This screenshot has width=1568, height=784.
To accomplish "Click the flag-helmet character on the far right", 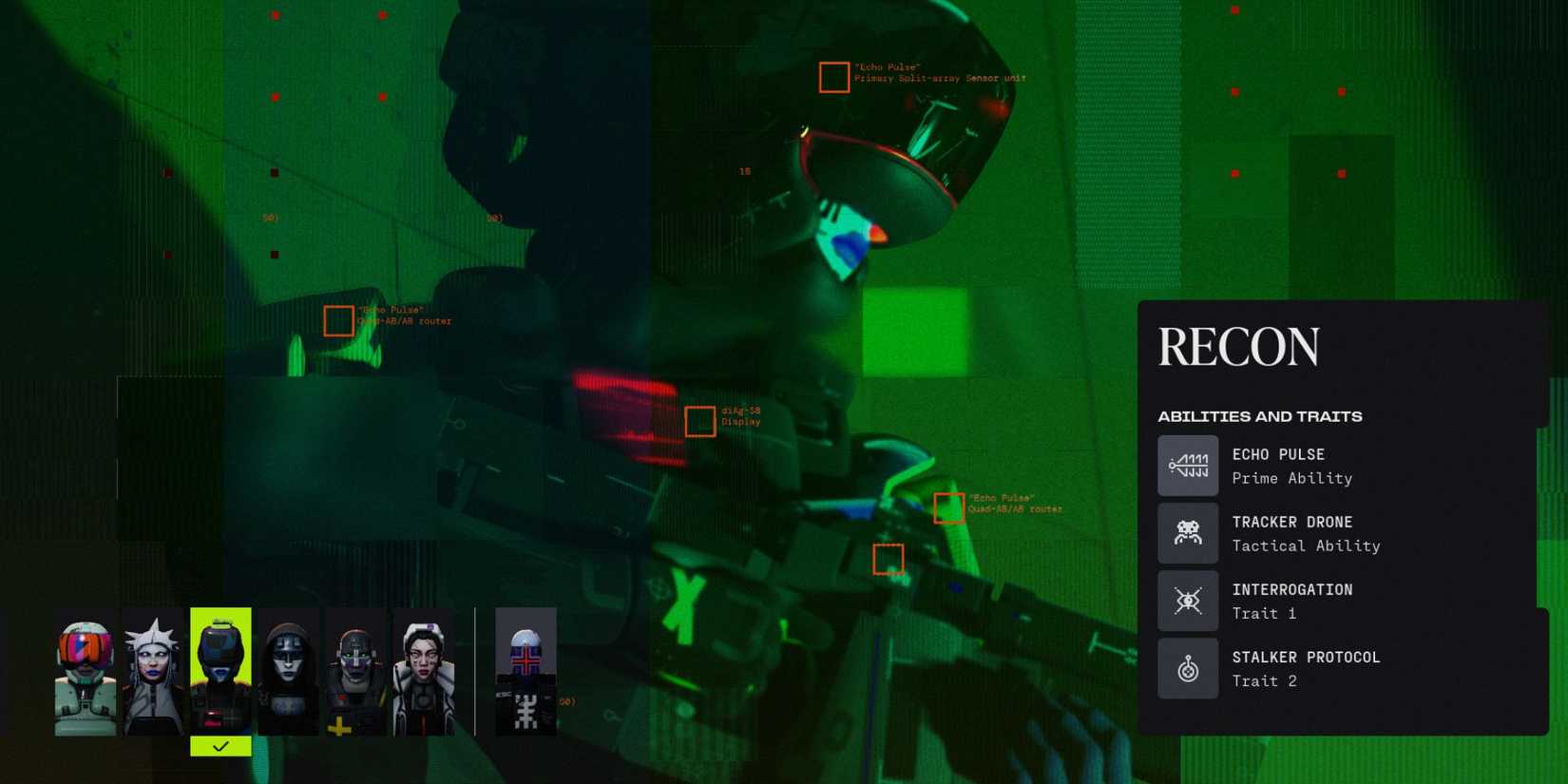I will pos(526,670).
